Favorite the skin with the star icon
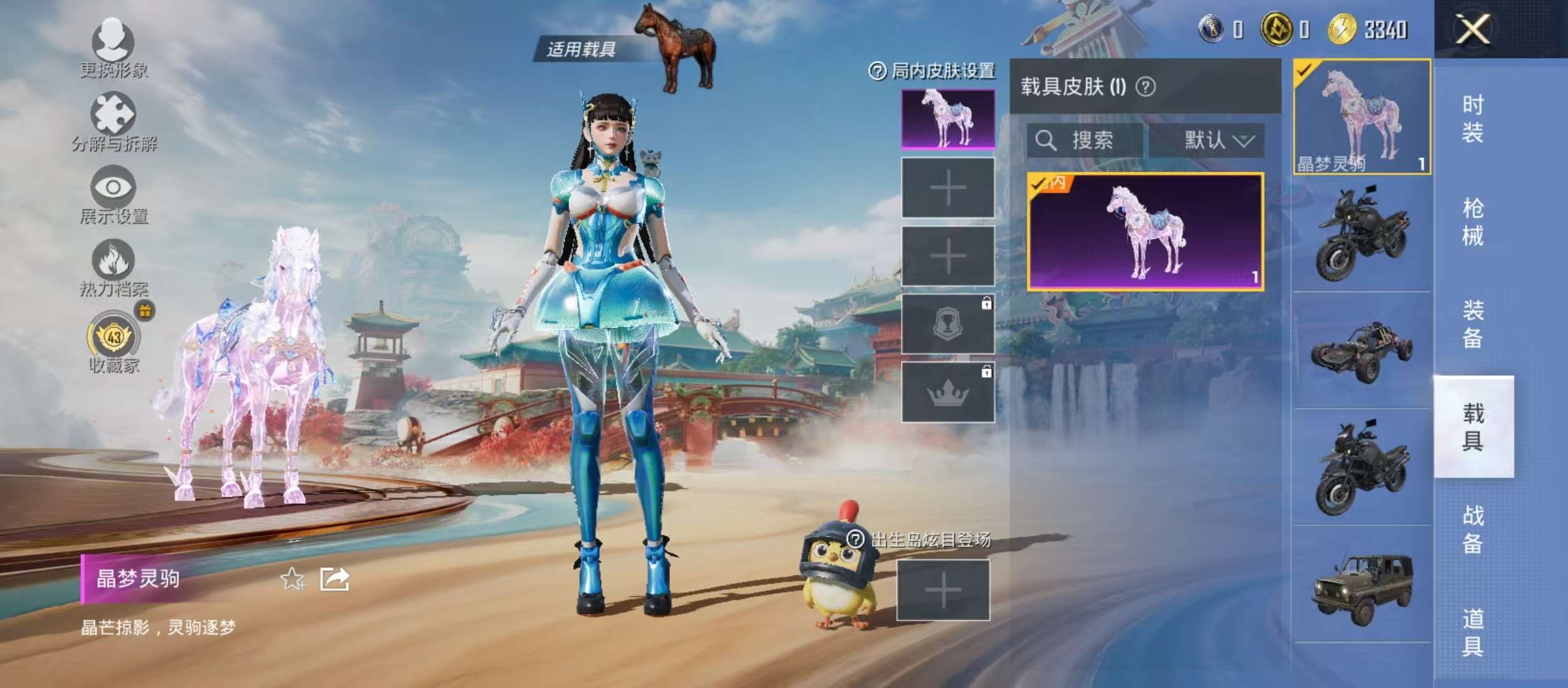The image size is (1568, 688). [293, 579]
